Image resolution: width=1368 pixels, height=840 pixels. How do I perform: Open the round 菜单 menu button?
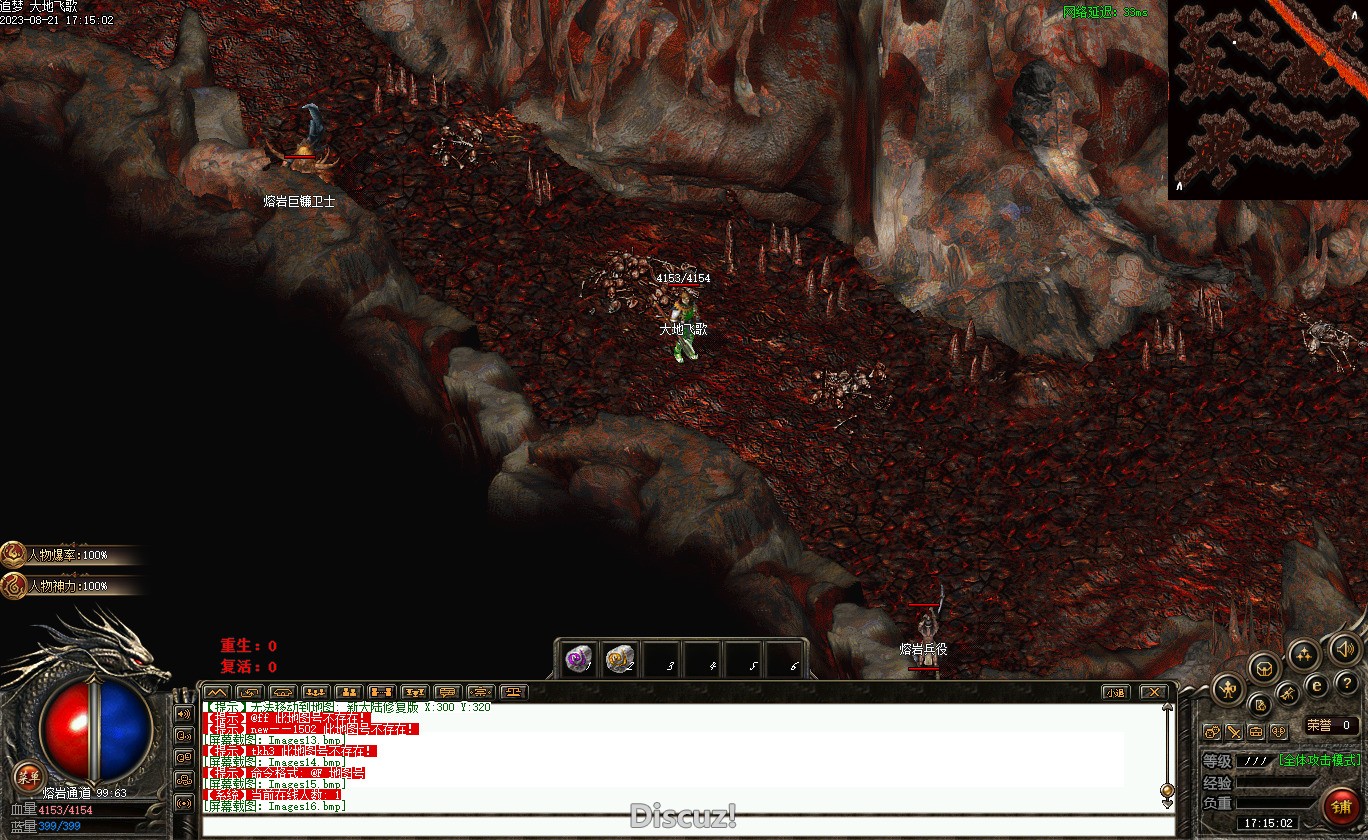[x=27, y=775]
